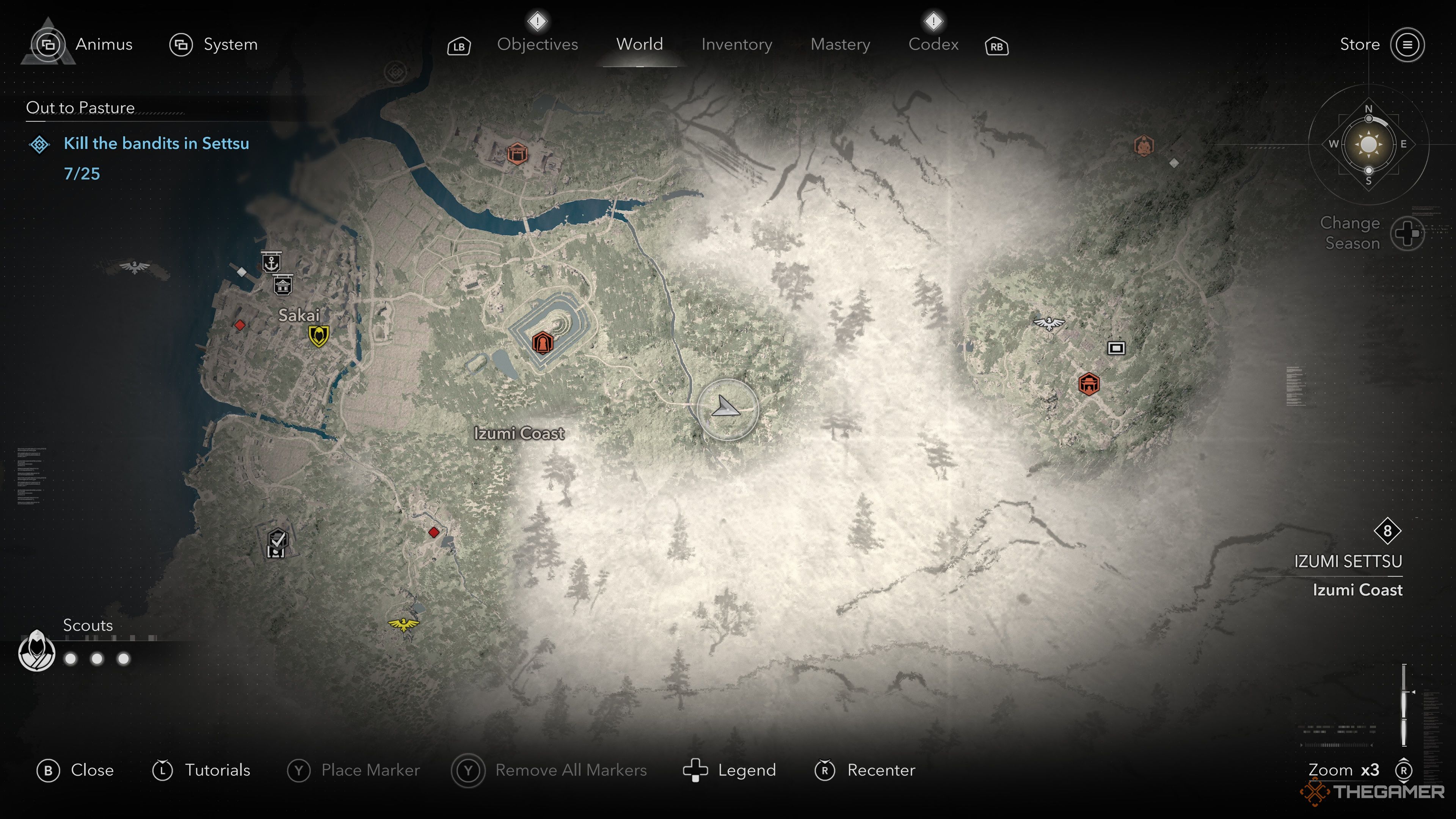Image resolution: width=1456 pixels, height=819 pixels.
Task: Open the Mastery tab
Action: pos(840,44)
